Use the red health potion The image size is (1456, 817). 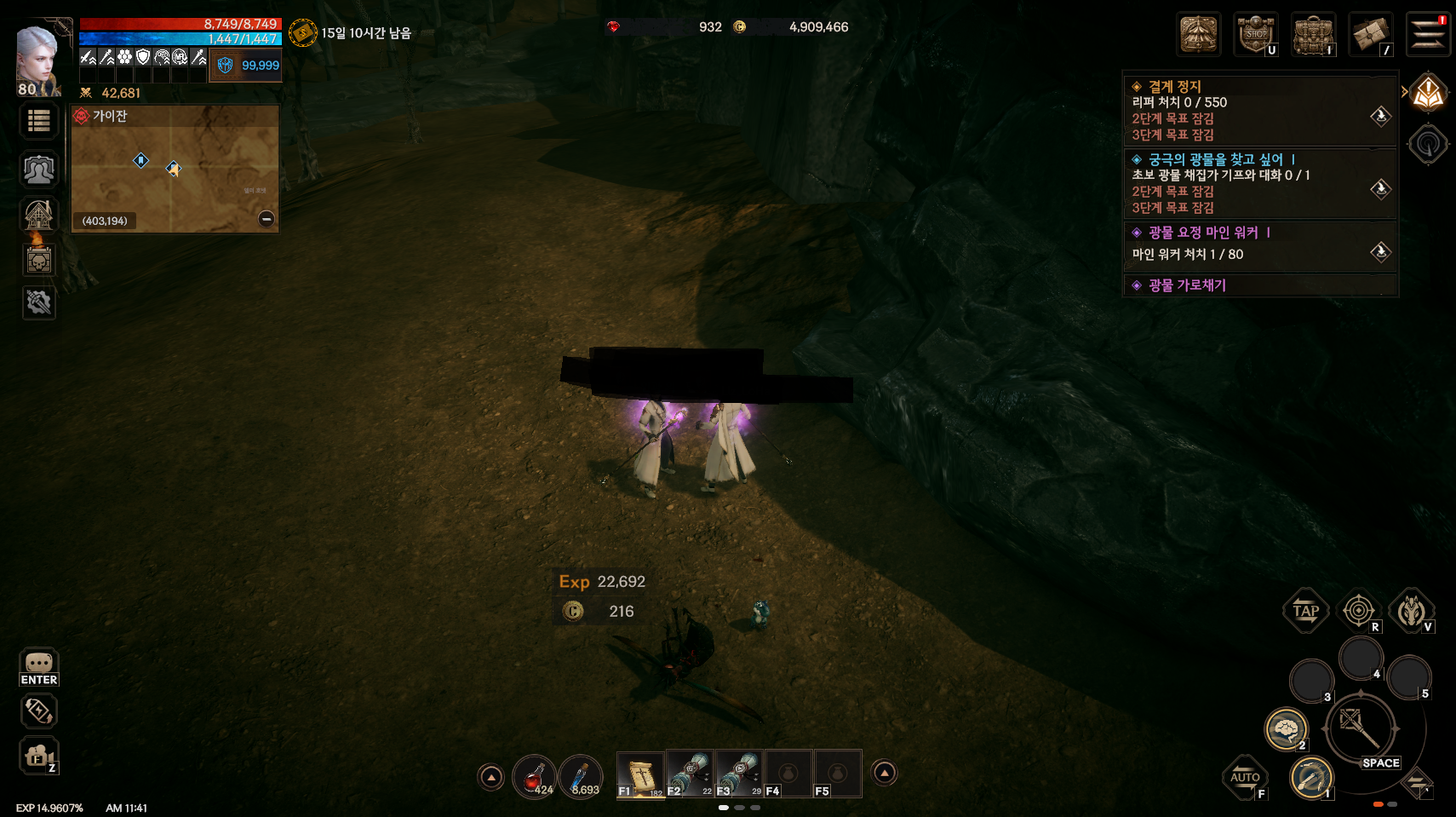(535, 776)
